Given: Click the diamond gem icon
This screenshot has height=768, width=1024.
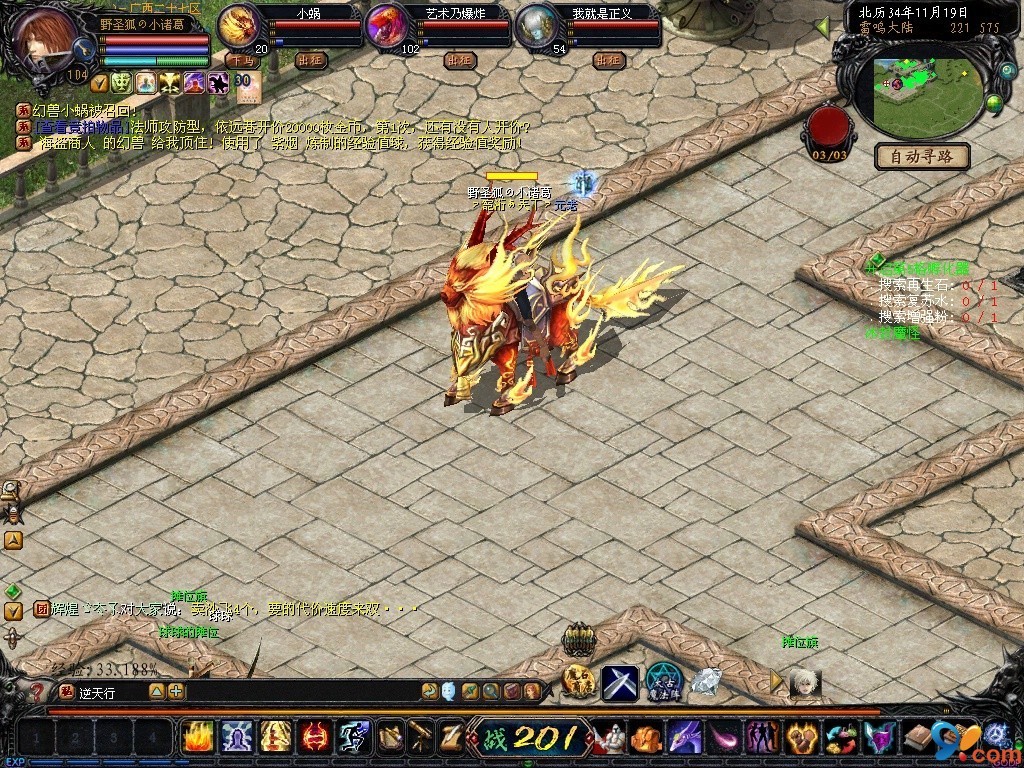Looking at the screenshot, I should tap(706, 681).
